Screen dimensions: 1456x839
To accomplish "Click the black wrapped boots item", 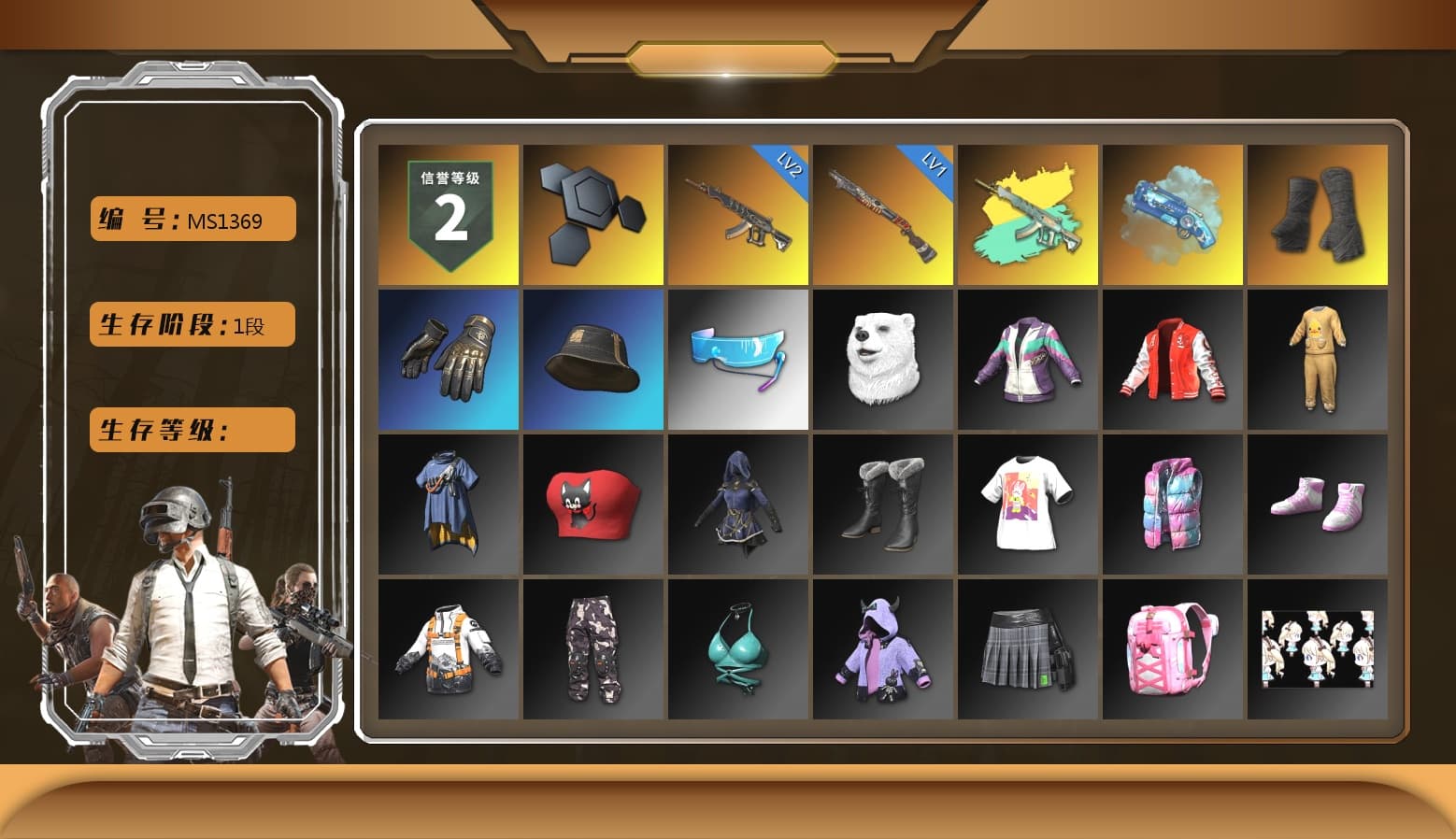I will point(1319,214).
